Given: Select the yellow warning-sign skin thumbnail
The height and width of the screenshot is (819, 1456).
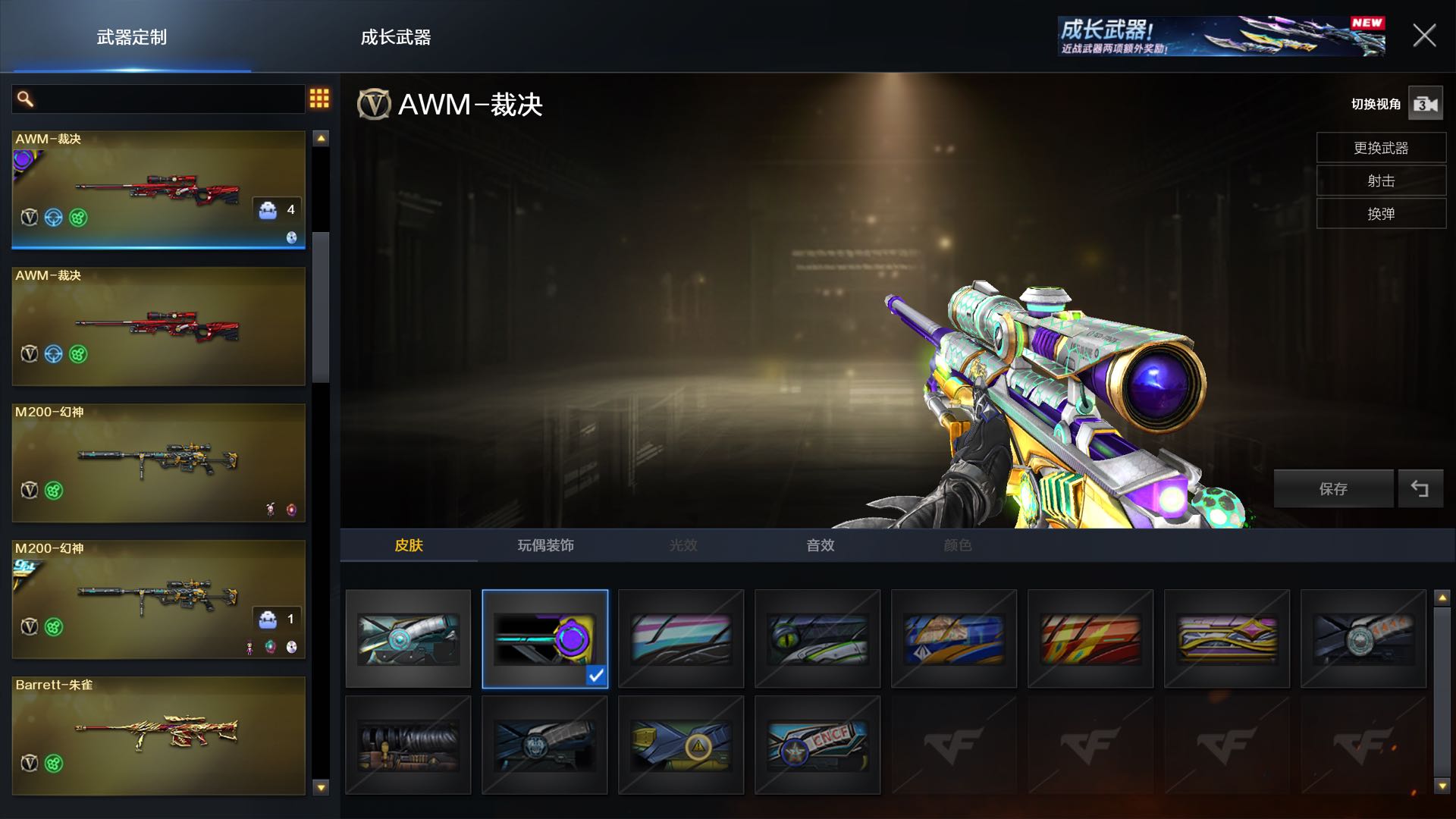Looking at the screenshot, I should tap(680, 745).
